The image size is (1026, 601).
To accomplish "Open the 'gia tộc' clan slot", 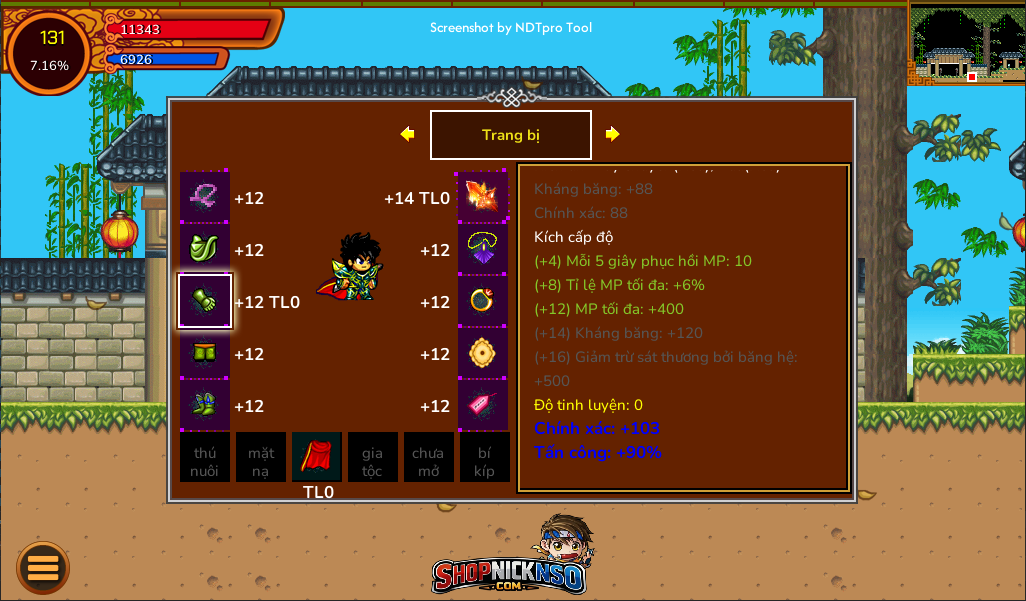I will point(373,457).
